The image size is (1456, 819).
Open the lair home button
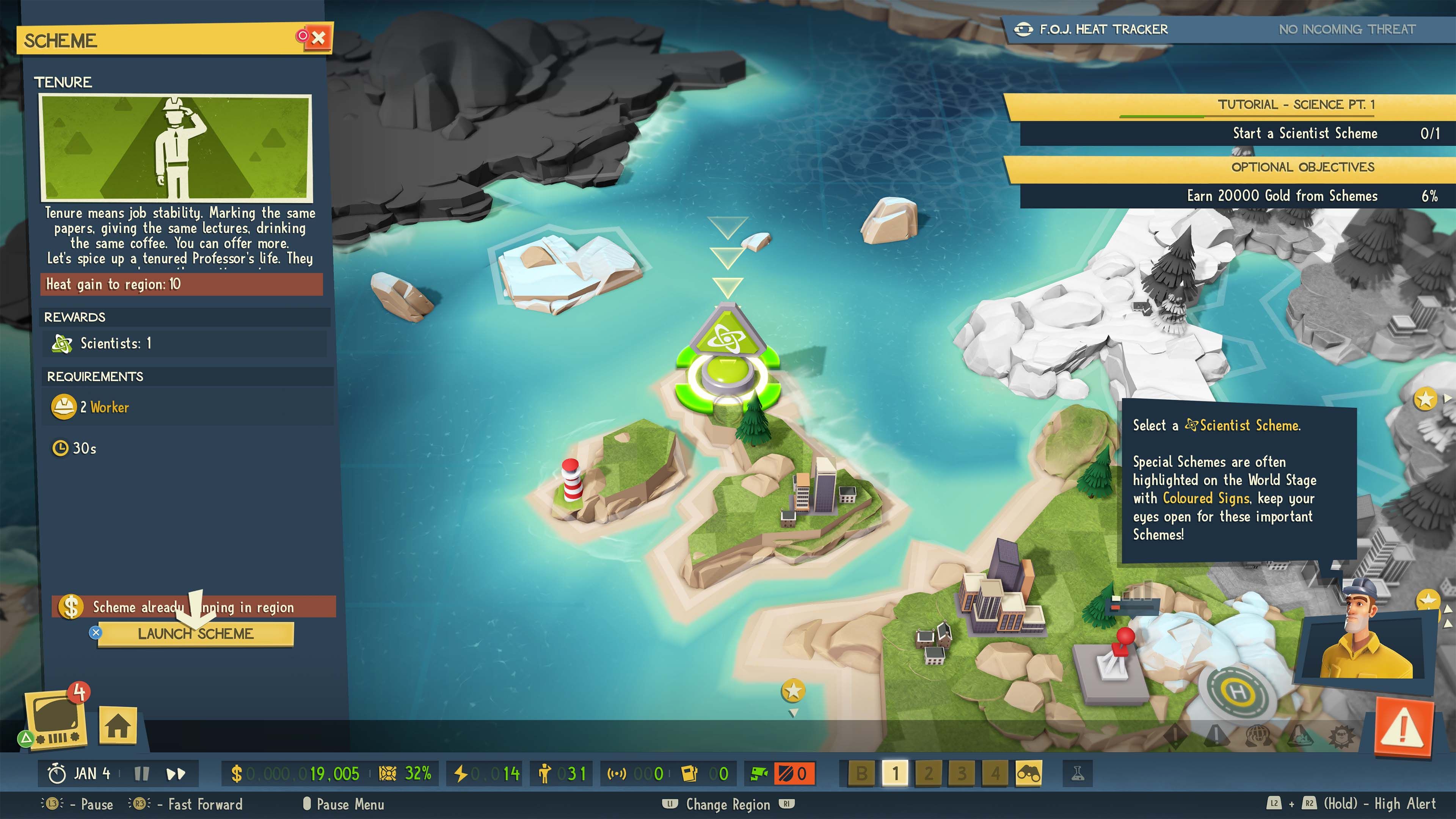coord(118,726)
